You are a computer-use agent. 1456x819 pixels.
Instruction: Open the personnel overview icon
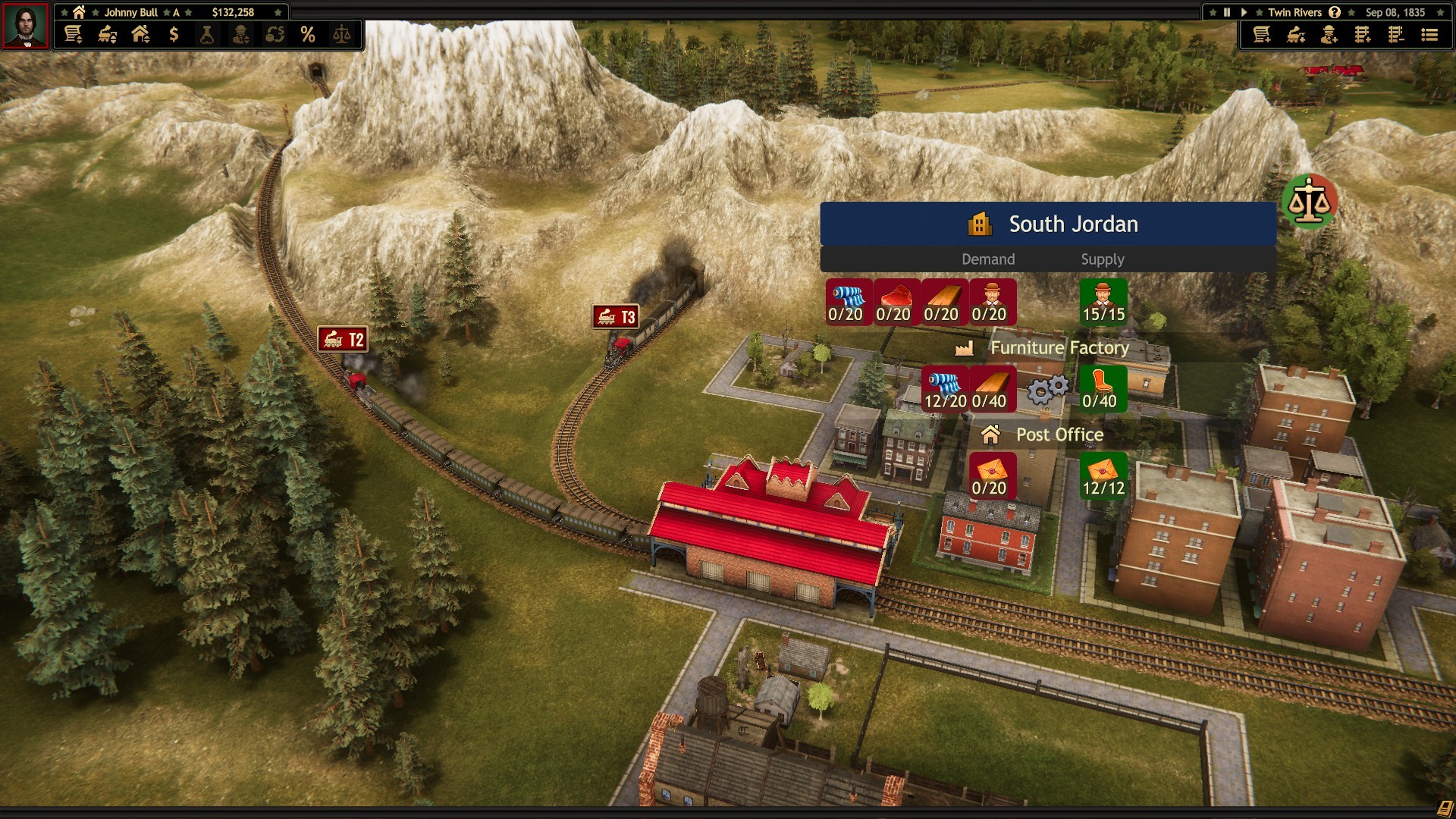[x=240, y=35]
